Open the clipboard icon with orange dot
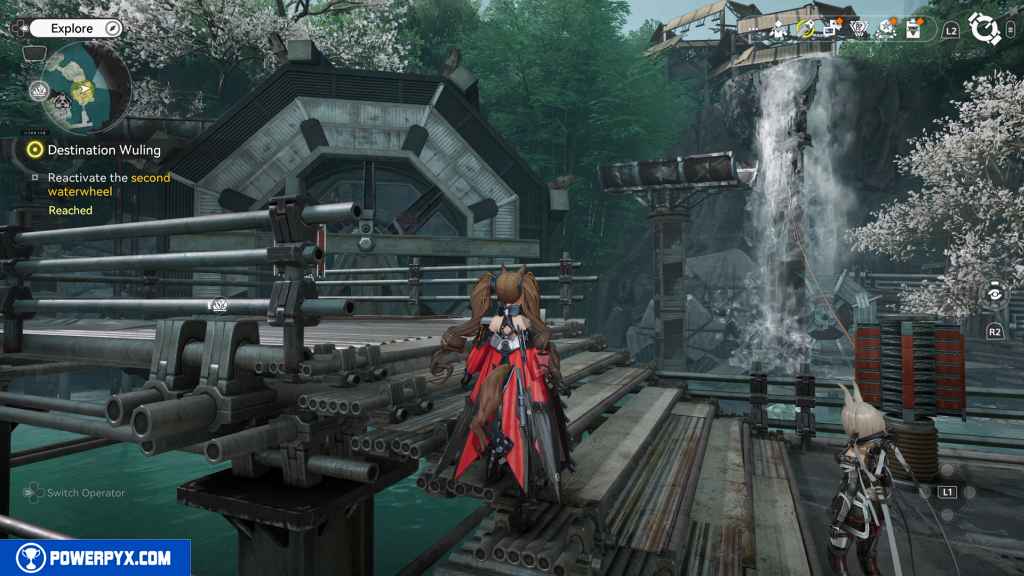This screenshot has height=576, width=1024. [911, 30]
